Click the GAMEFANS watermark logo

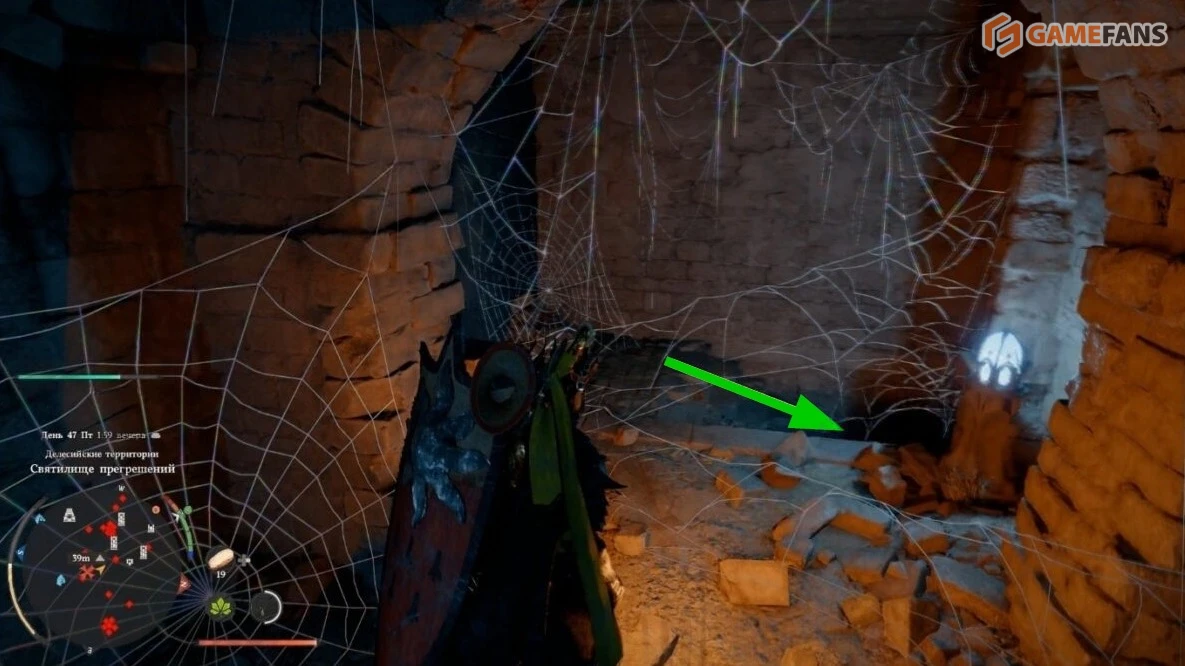coord(1073,35)
